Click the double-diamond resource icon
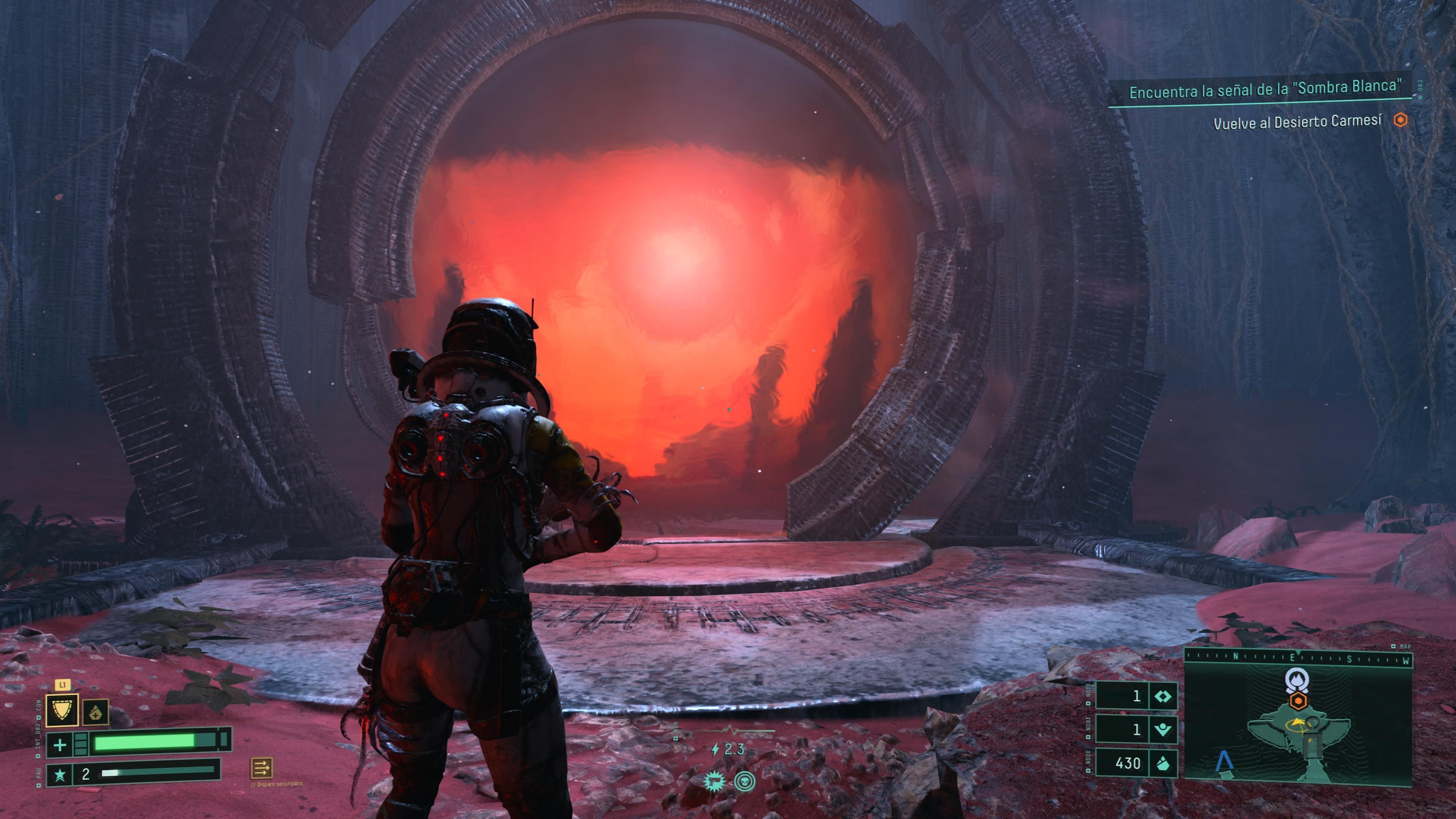 pyautogui.click(x=1163, y=697)
